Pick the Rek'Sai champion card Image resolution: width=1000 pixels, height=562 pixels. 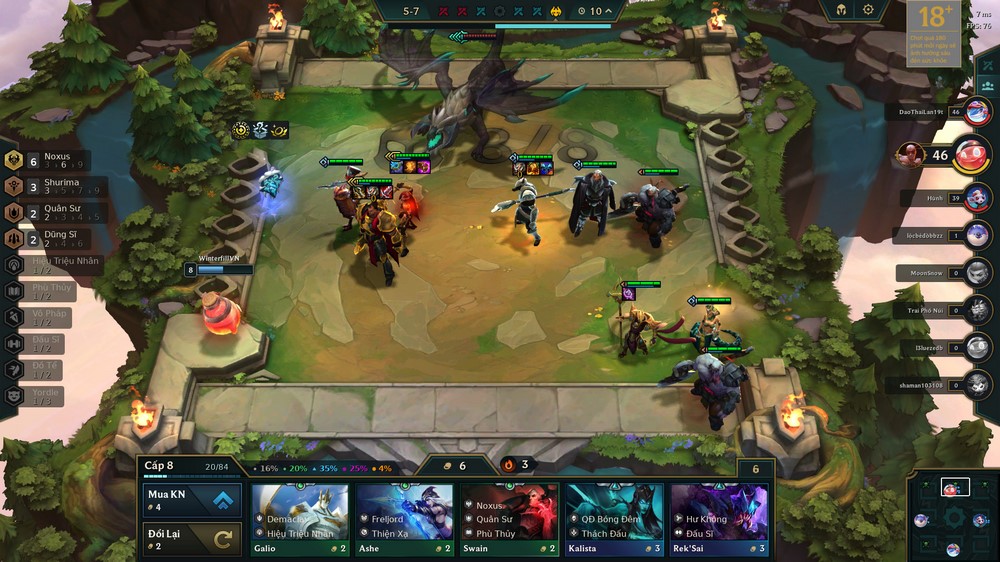[x=719, y=518]
